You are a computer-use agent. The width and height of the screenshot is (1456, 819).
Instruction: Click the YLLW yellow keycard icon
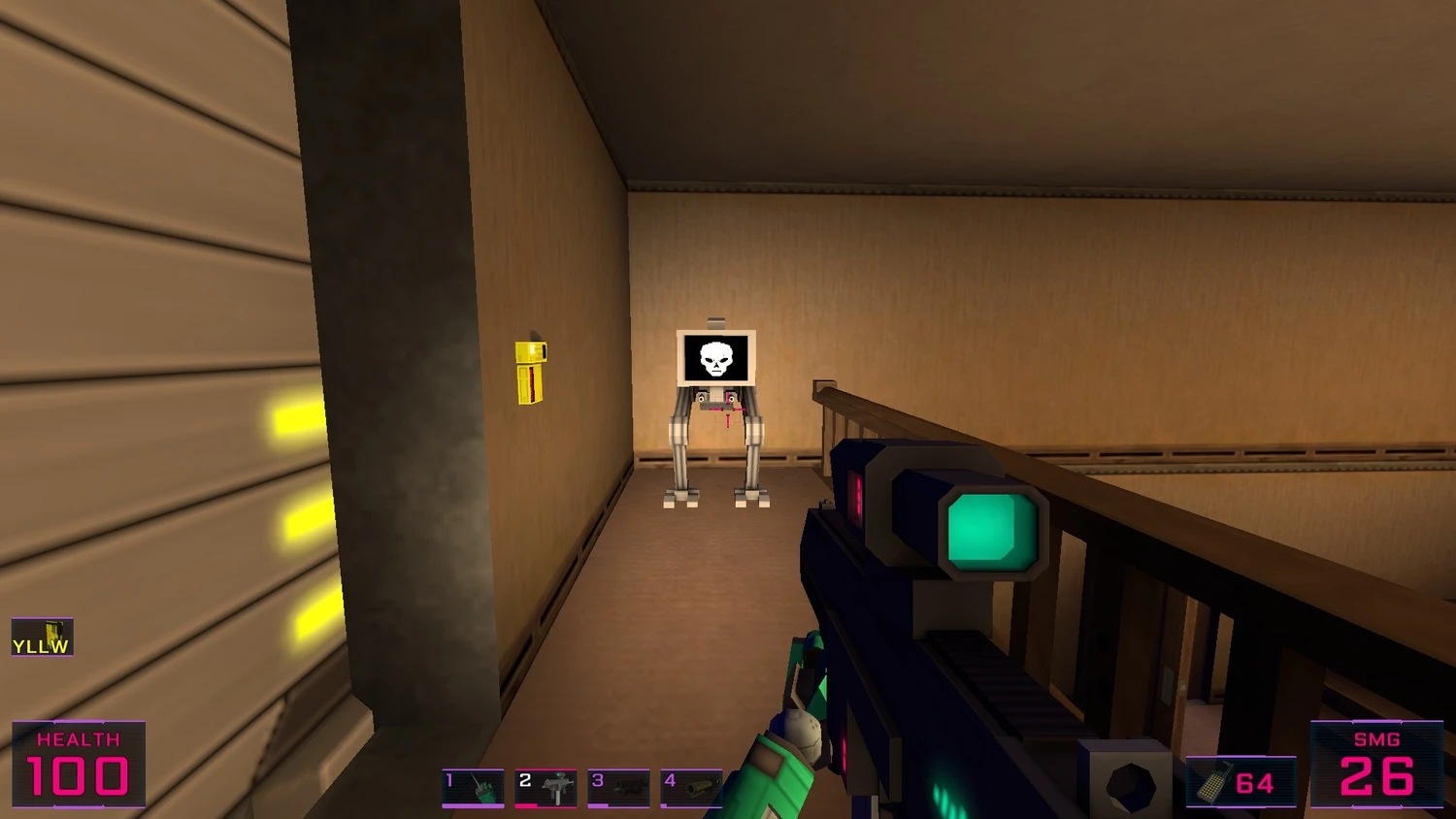(43, 638)
